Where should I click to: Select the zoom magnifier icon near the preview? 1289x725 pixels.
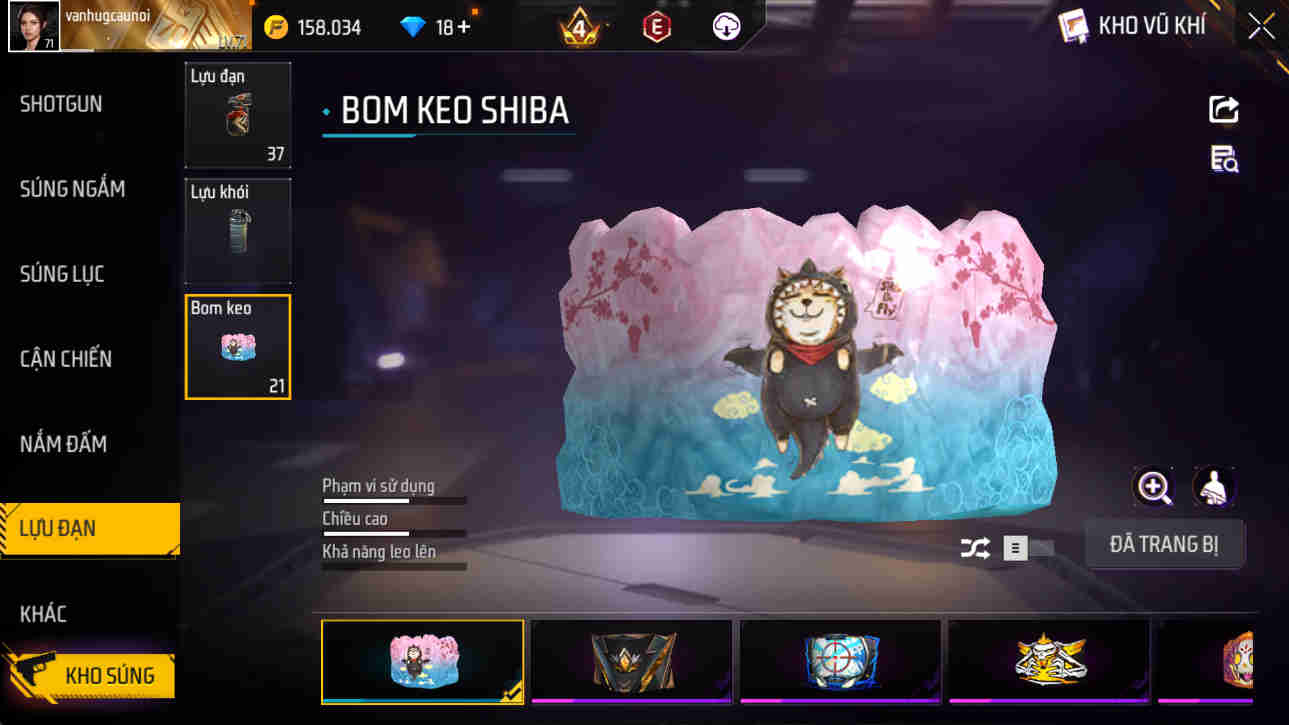coord(1155,489)
